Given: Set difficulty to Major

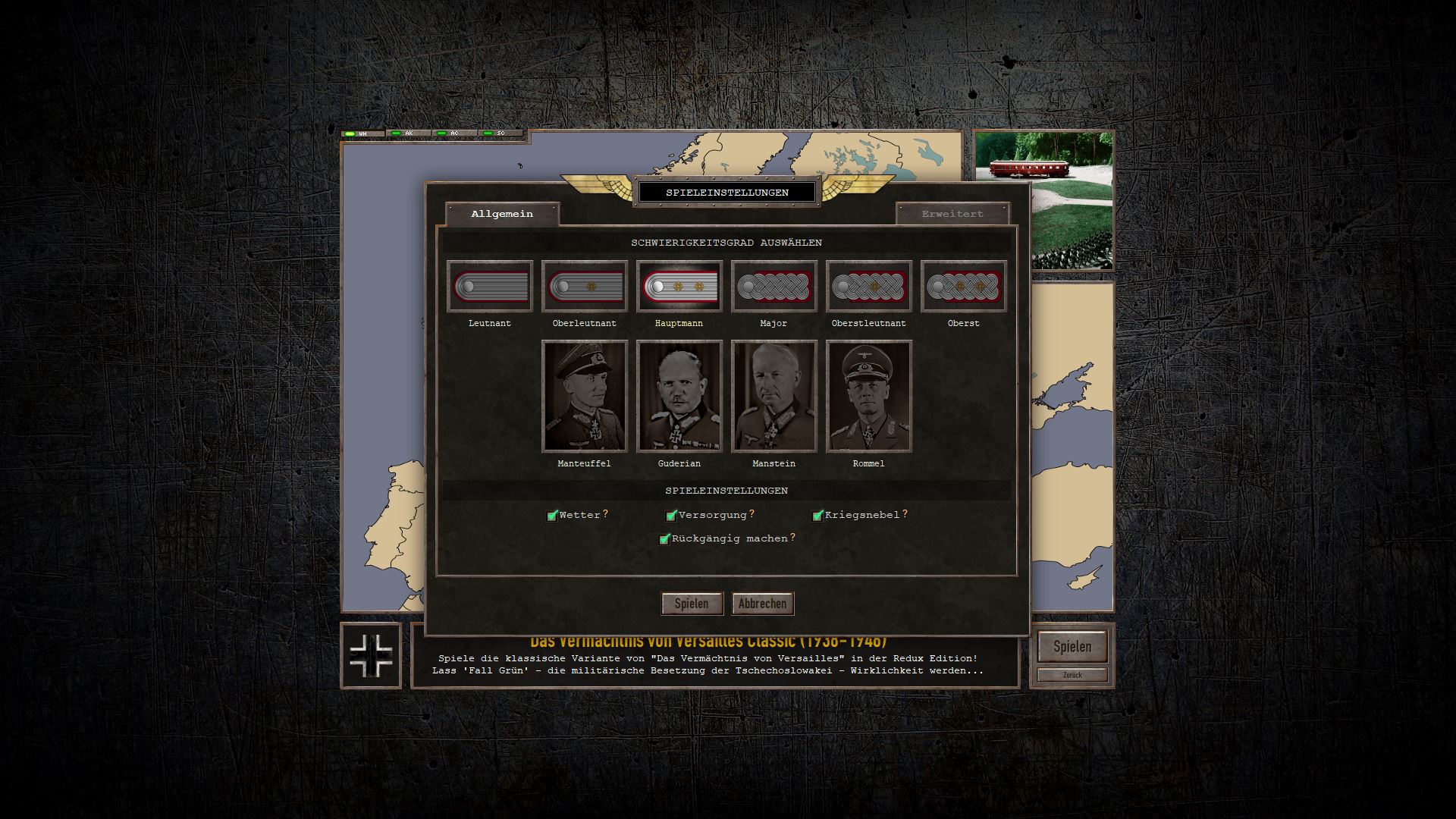Looking at the screenshot, I should tap(774, 287).
